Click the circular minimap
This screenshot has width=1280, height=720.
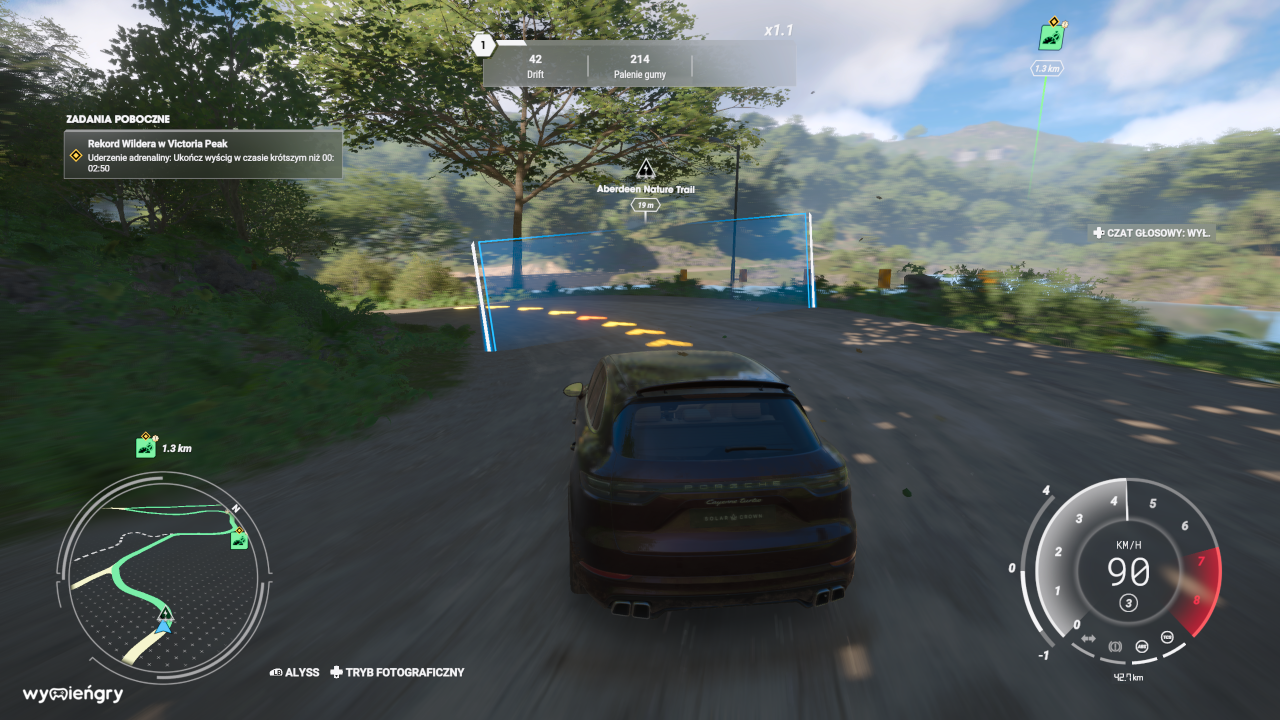click(x=163, y=579)
